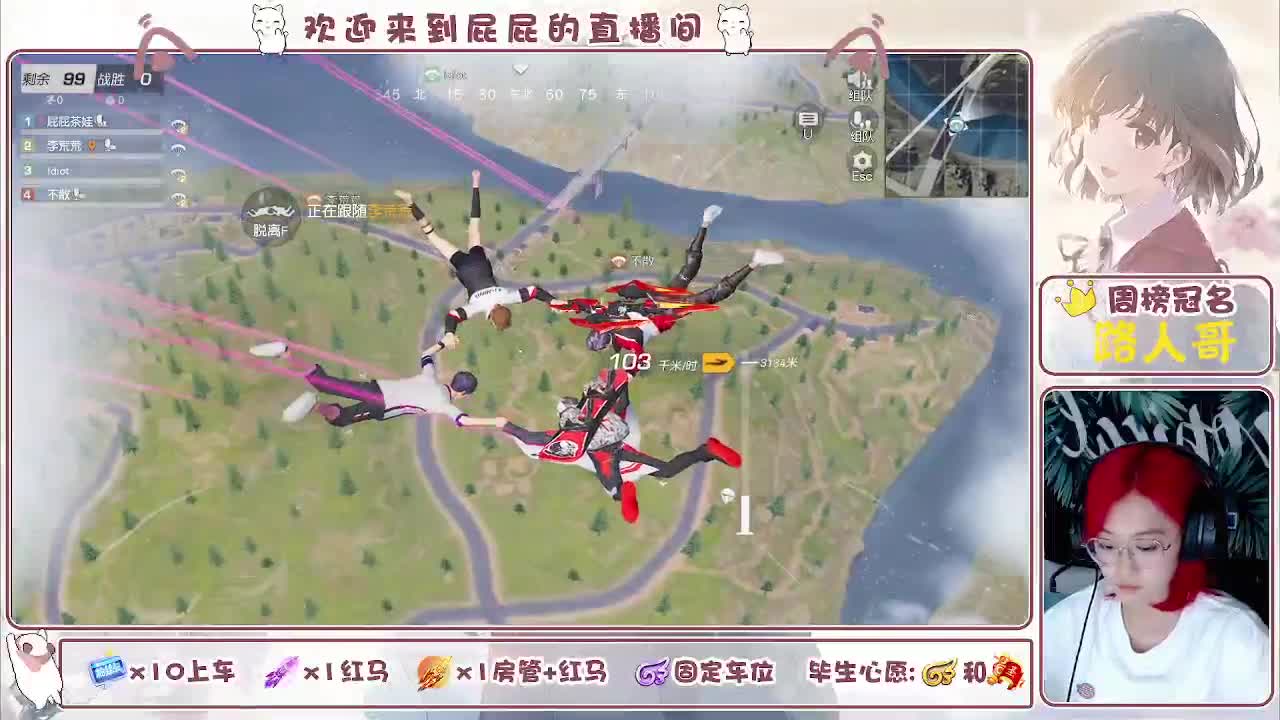Click the vertical altitude indicator bar
This screenshot has width=1280, height=720.
[744, 513]
